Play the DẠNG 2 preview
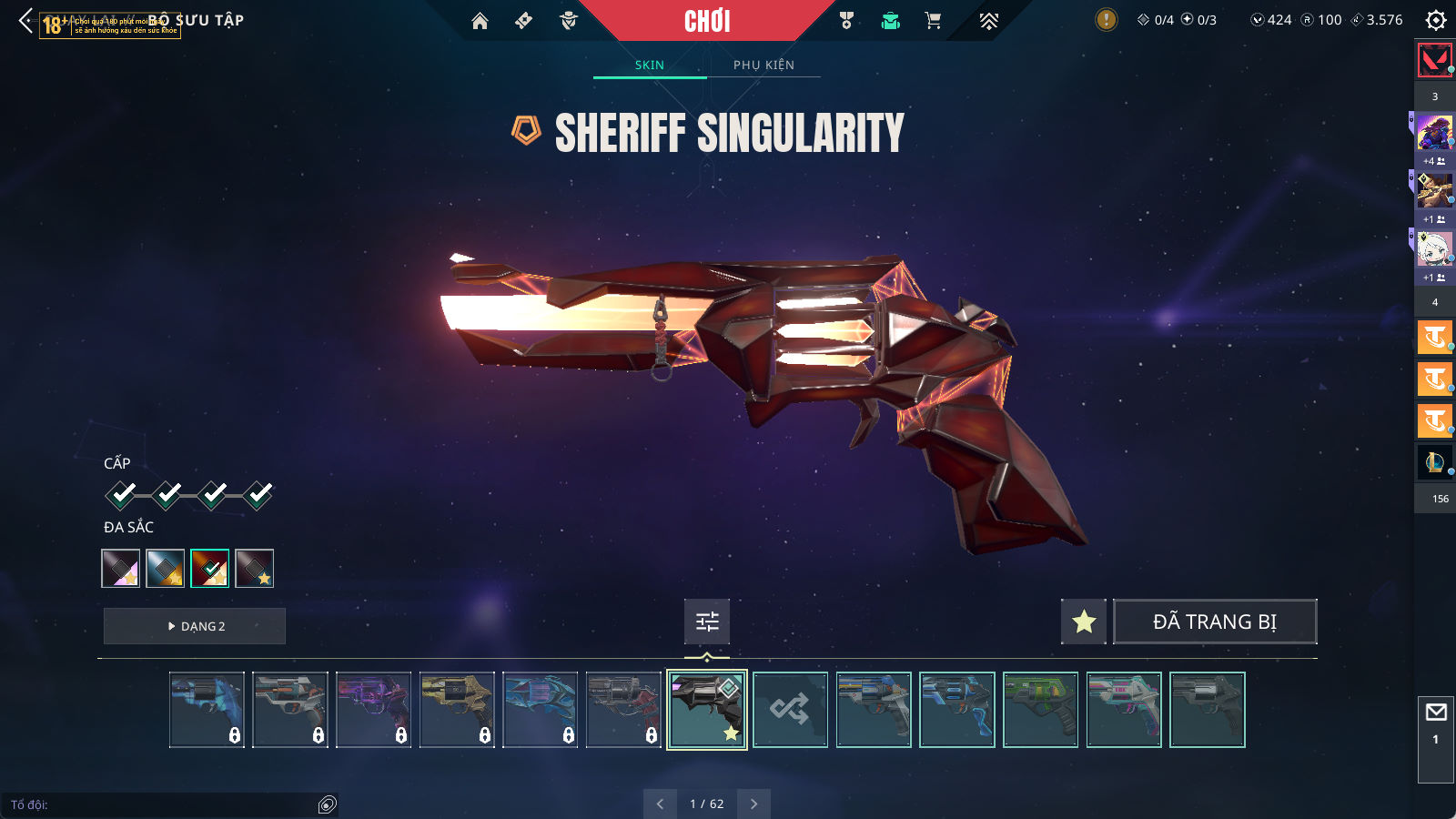Image resolution: width=1456 pixels, height=819 pixels. pyautogui.click(x=195, y=626)
